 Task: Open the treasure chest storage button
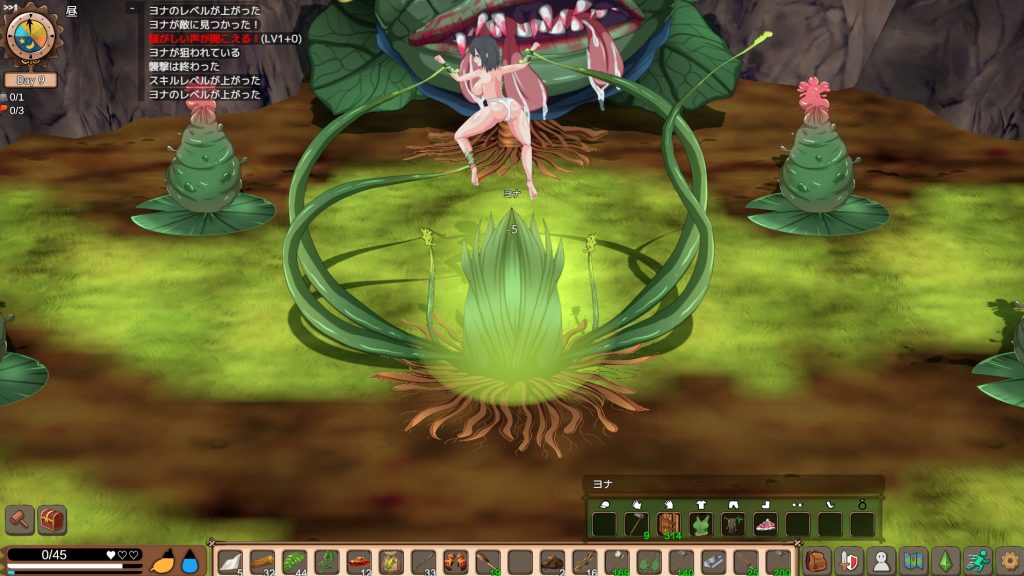[x=52, y=520]
